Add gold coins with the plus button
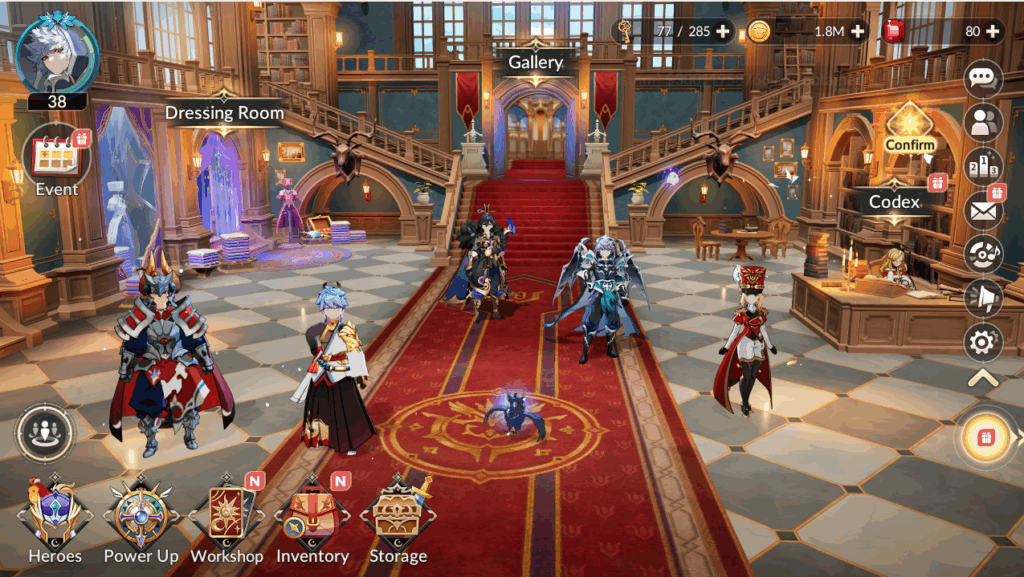Image resolution: width=1024 pixels, height=577 pixels. pyautogui.click(x=857, y=31)
